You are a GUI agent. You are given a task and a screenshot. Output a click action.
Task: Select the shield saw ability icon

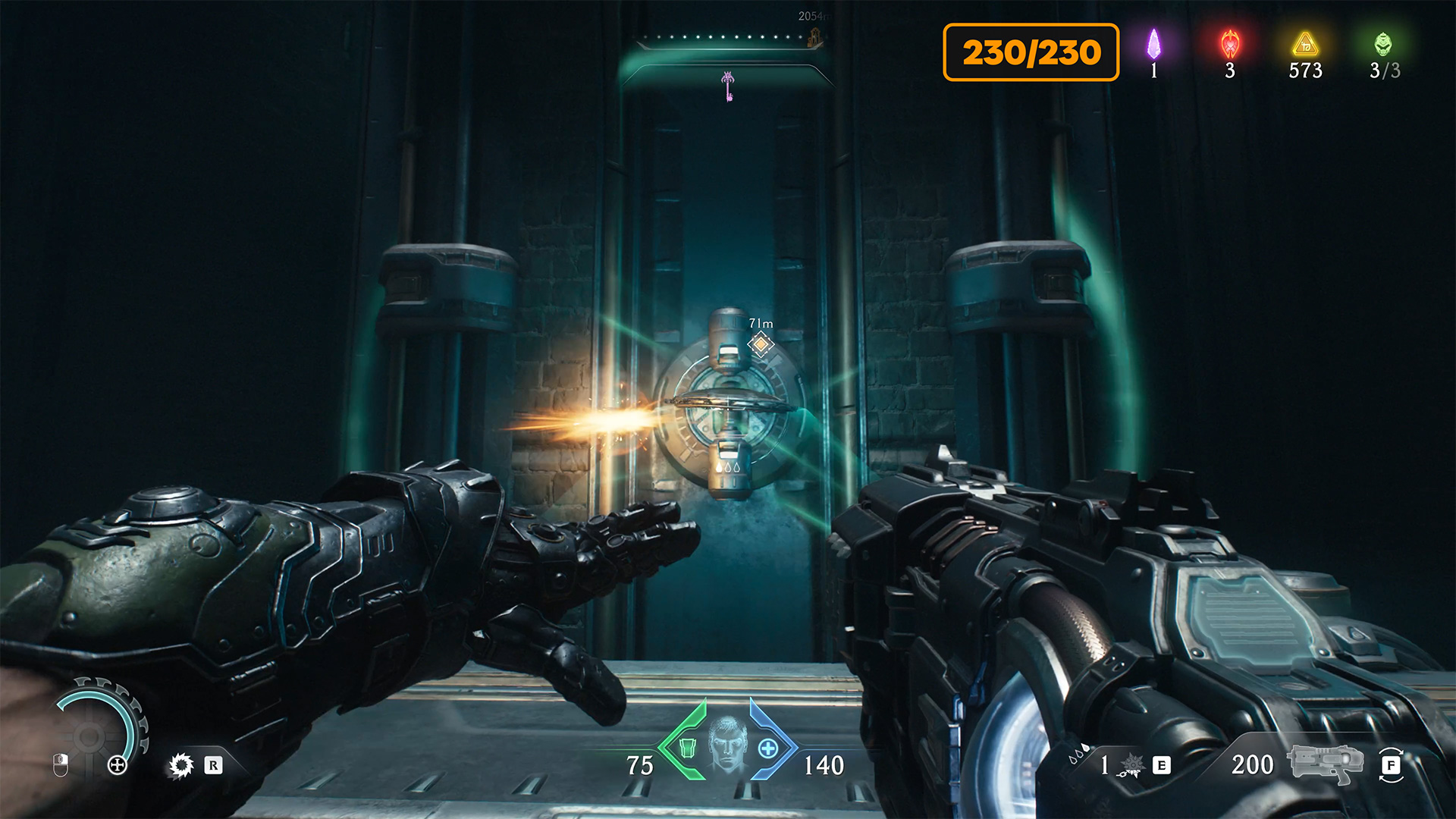[x=181, y=765]
